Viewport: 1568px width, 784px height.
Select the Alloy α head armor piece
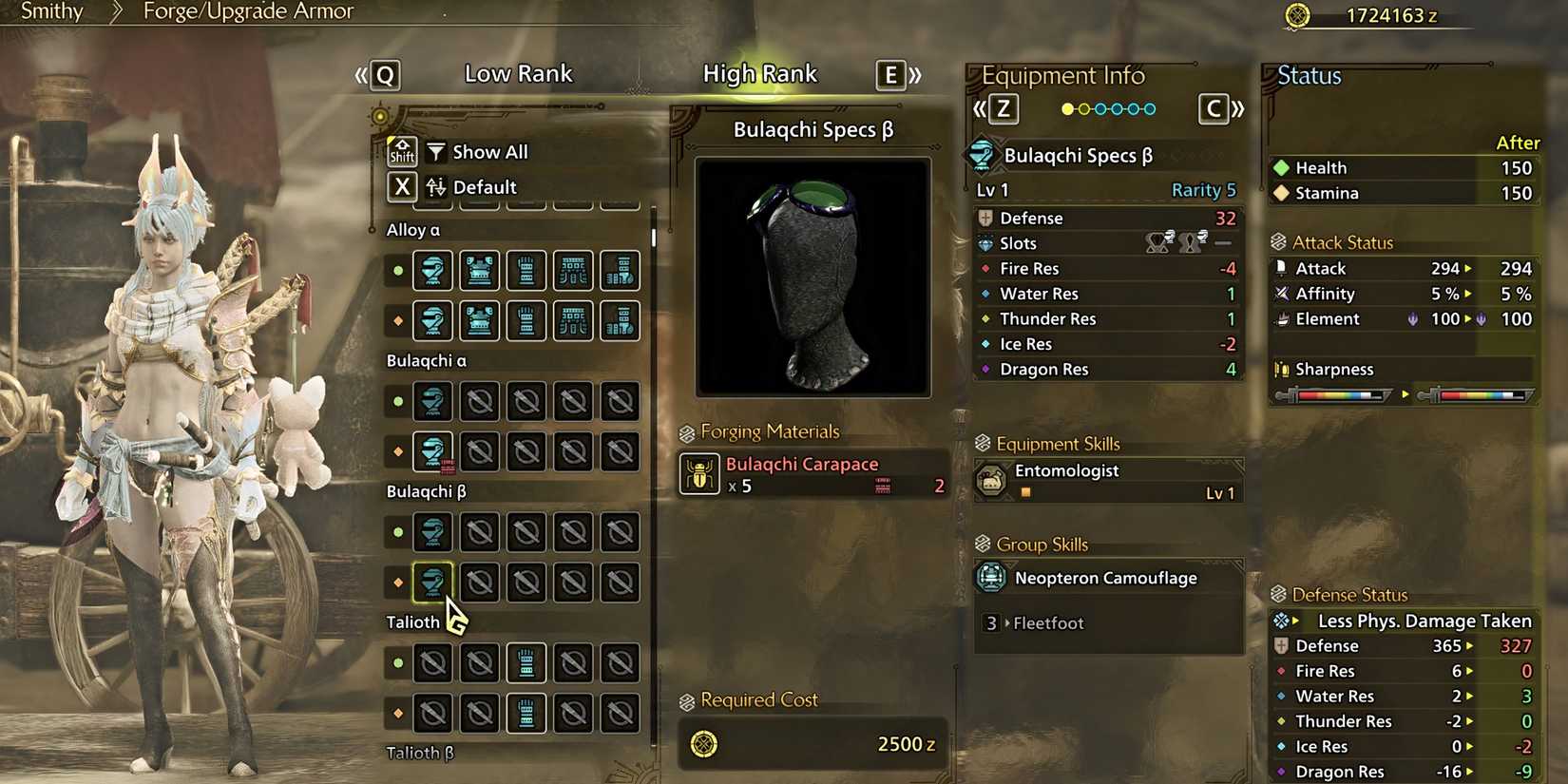[433, 270]
